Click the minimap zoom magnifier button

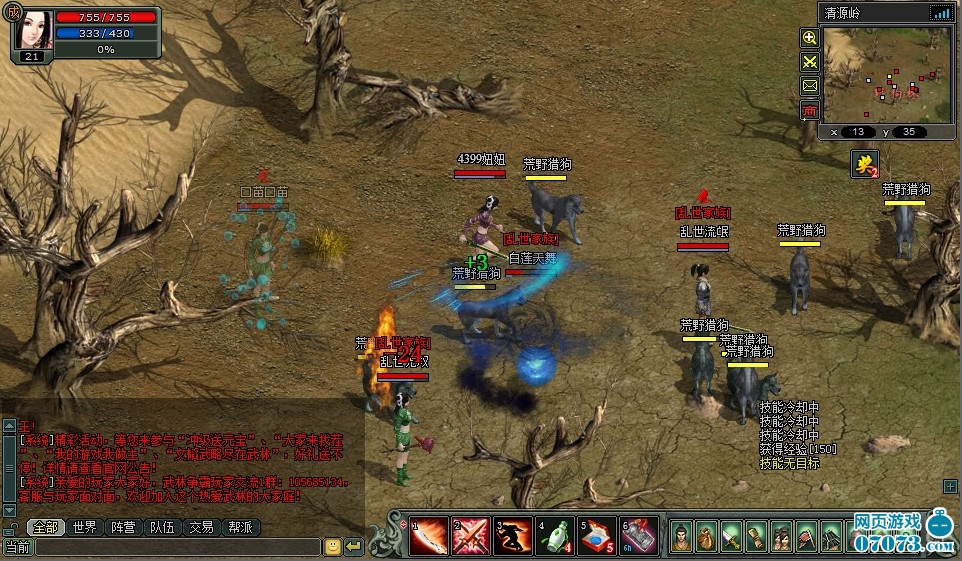tap(810, 38)
